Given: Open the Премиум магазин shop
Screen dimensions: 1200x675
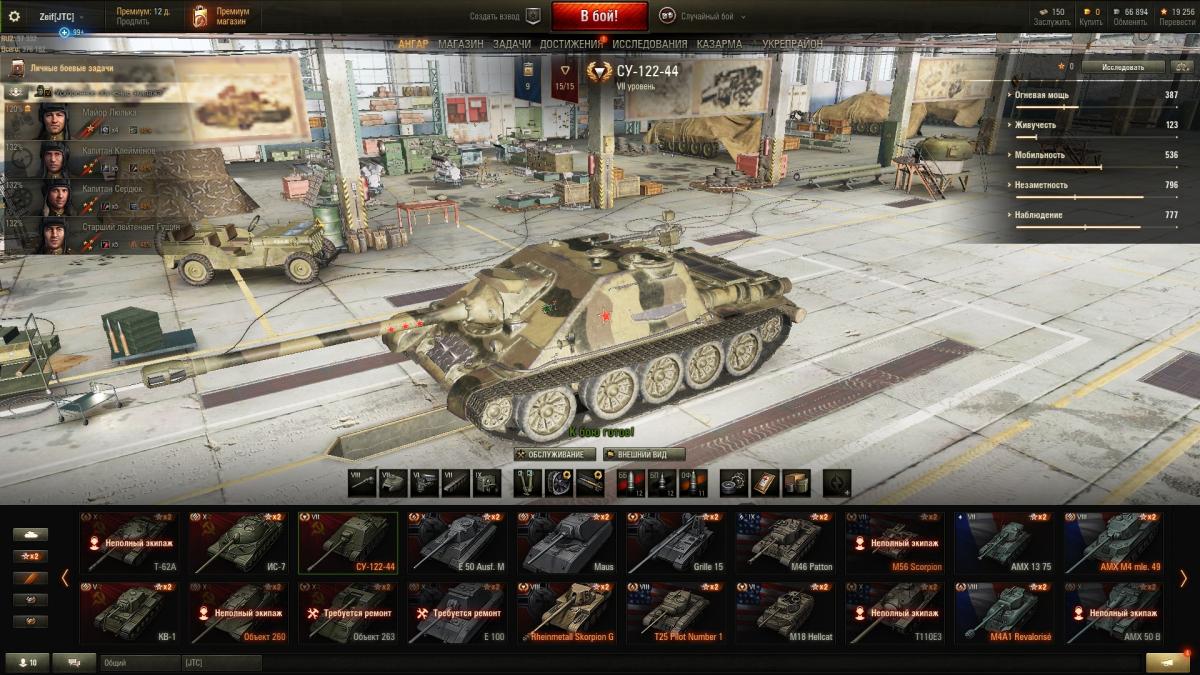Looking at the screenshot, I should 222,16.
